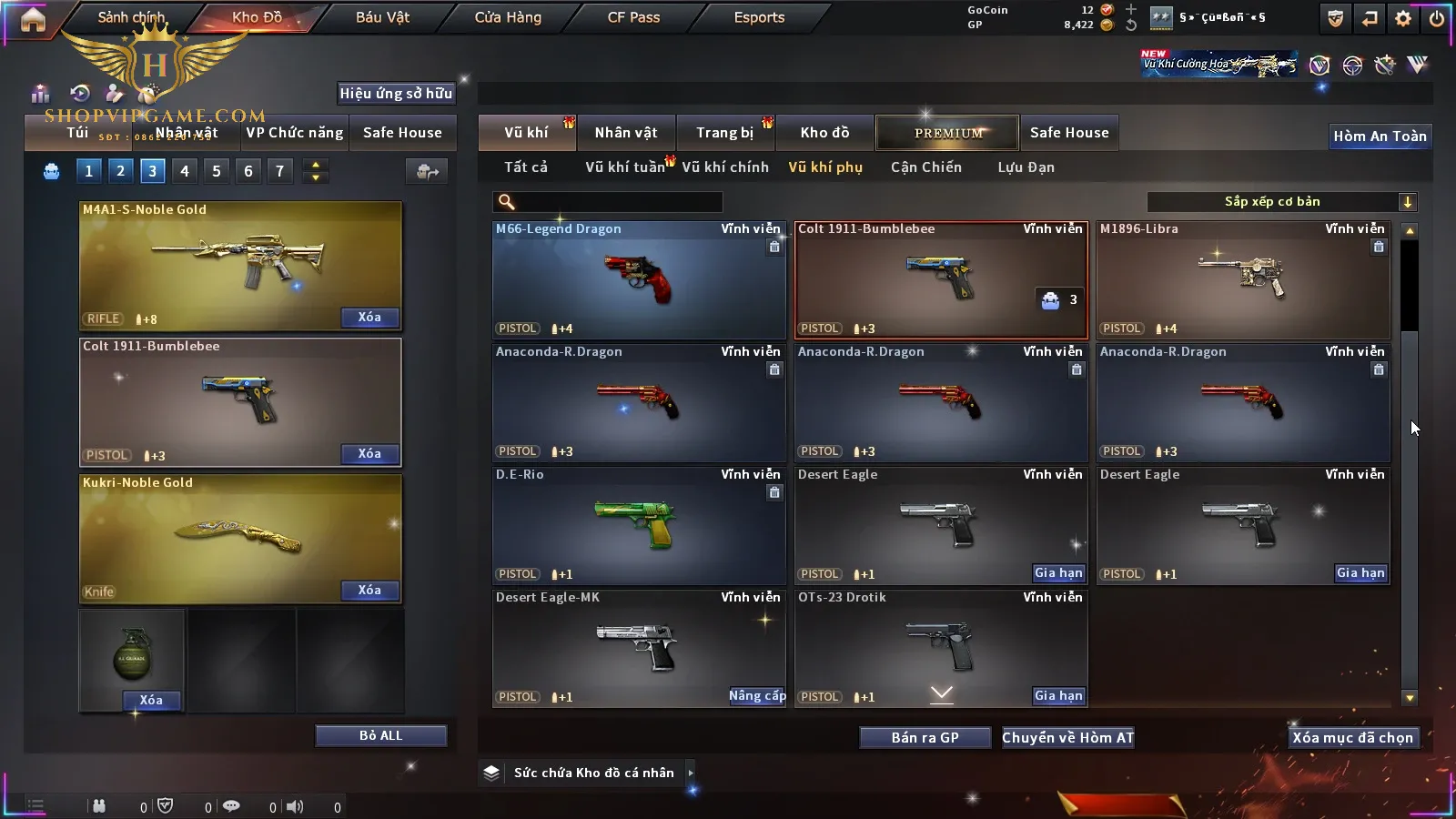This screenshot has height=819, width=1456.
Task: Click the Bỏ ALL button
Action: click(380, 735)
